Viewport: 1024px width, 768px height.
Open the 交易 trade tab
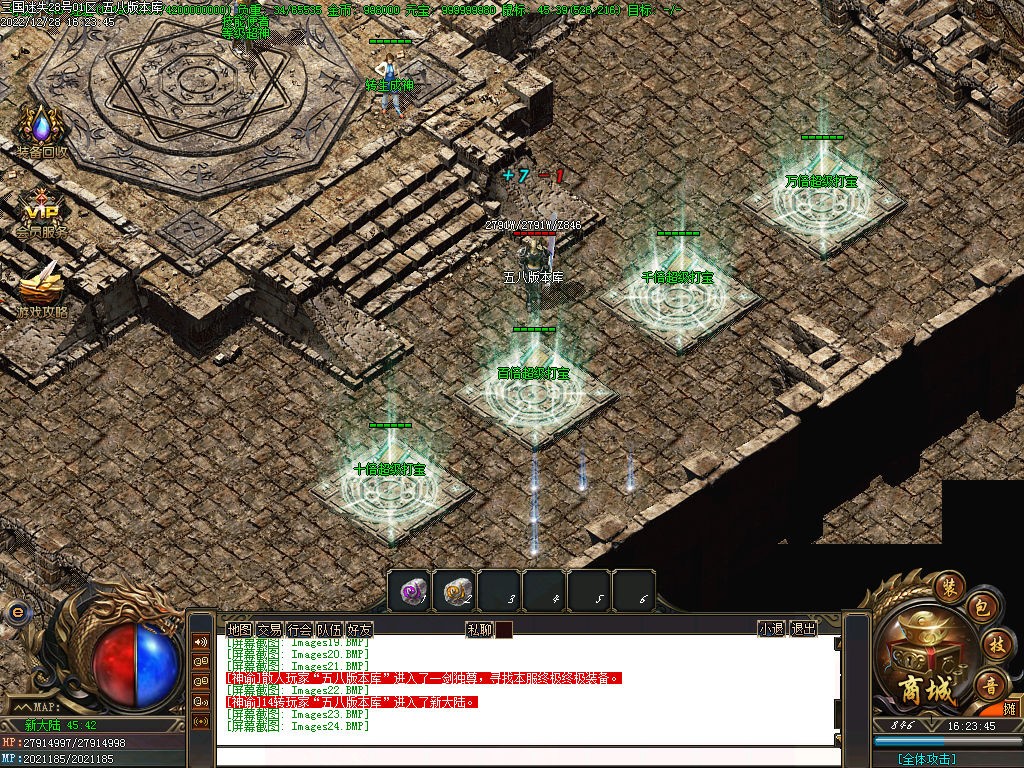point(269,630)
